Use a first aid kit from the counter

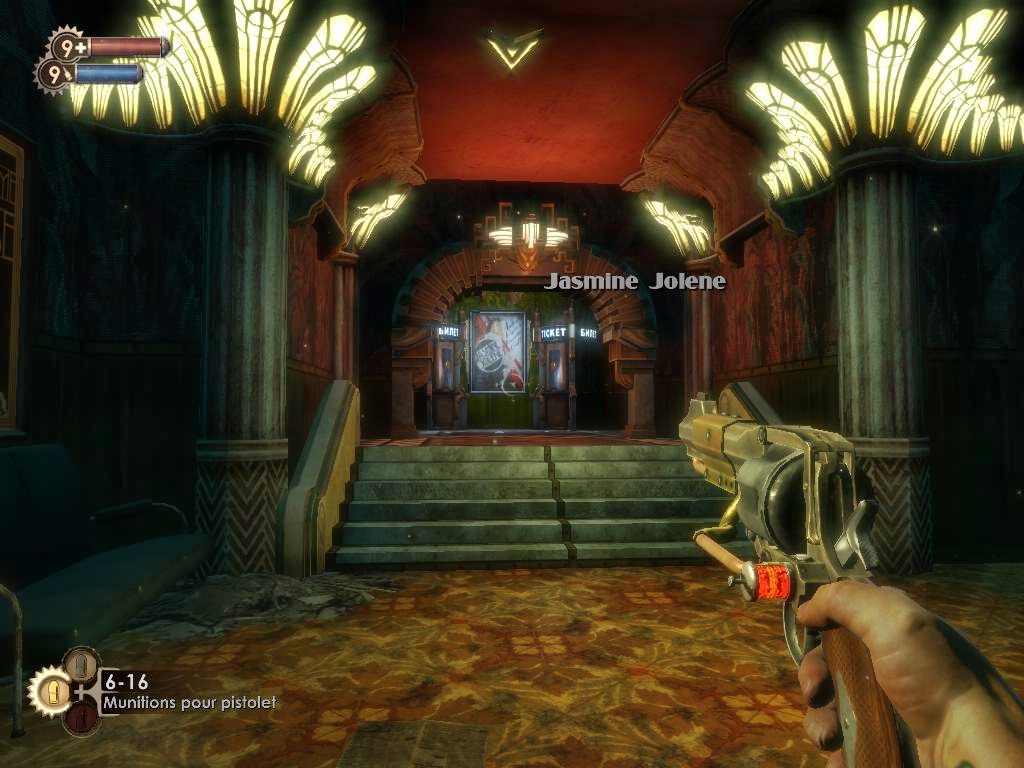click(69, 45)
